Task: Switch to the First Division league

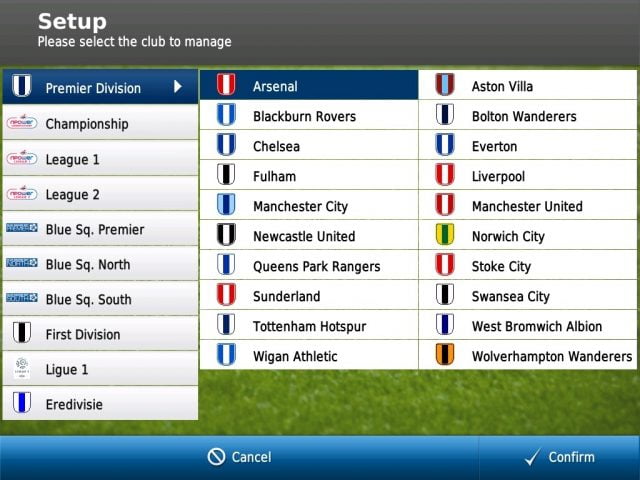Action: [x=99, y=334]
